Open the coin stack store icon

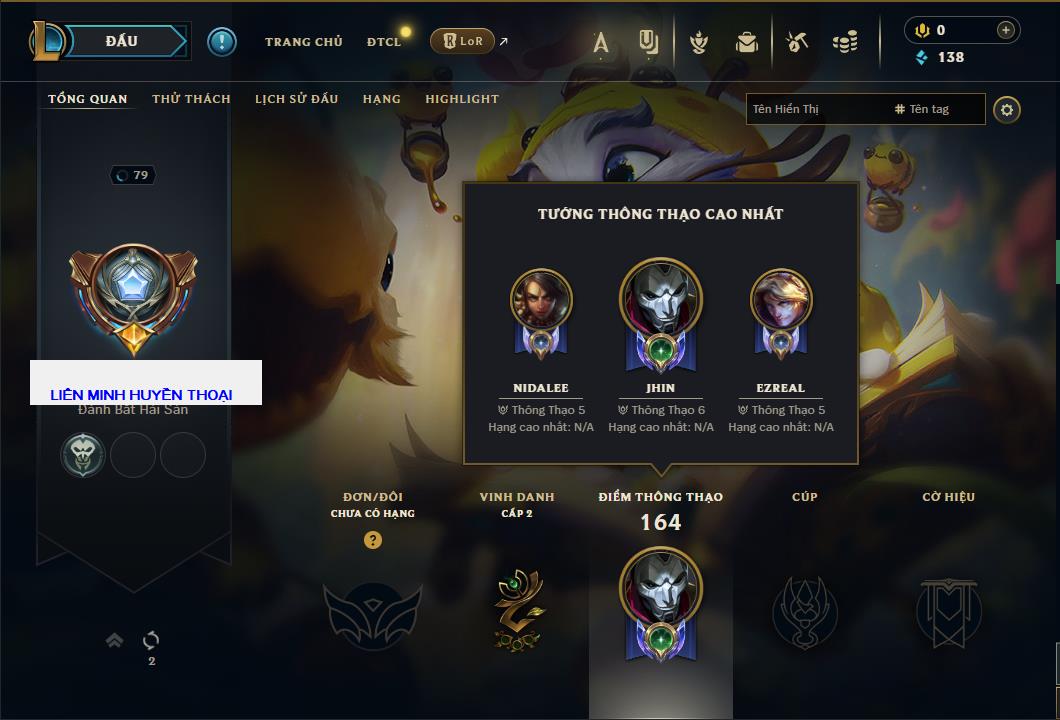pos(845,42)
